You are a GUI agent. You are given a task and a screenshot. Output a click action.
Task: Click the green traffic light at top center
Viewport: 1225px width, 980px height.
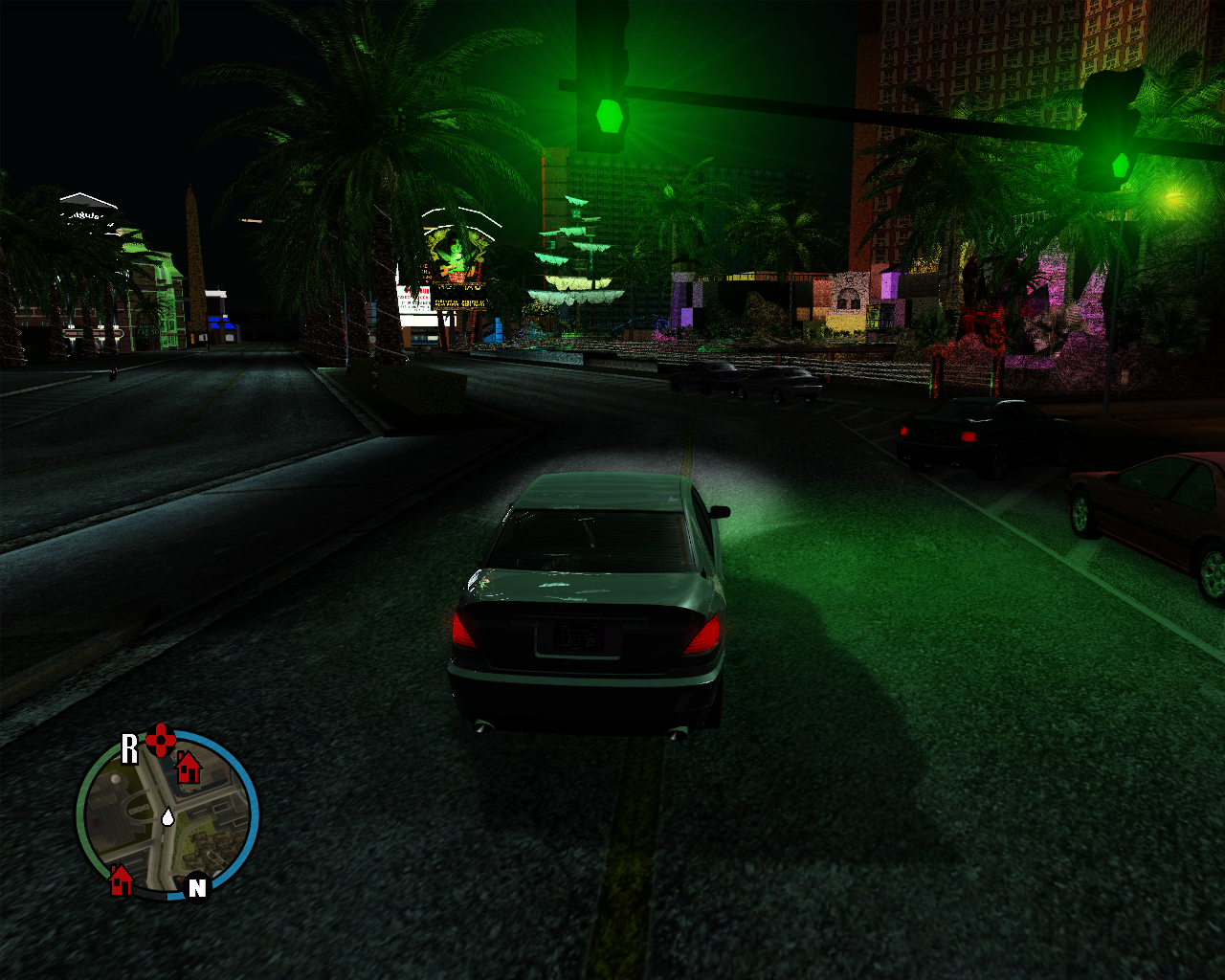pos(610,114)
